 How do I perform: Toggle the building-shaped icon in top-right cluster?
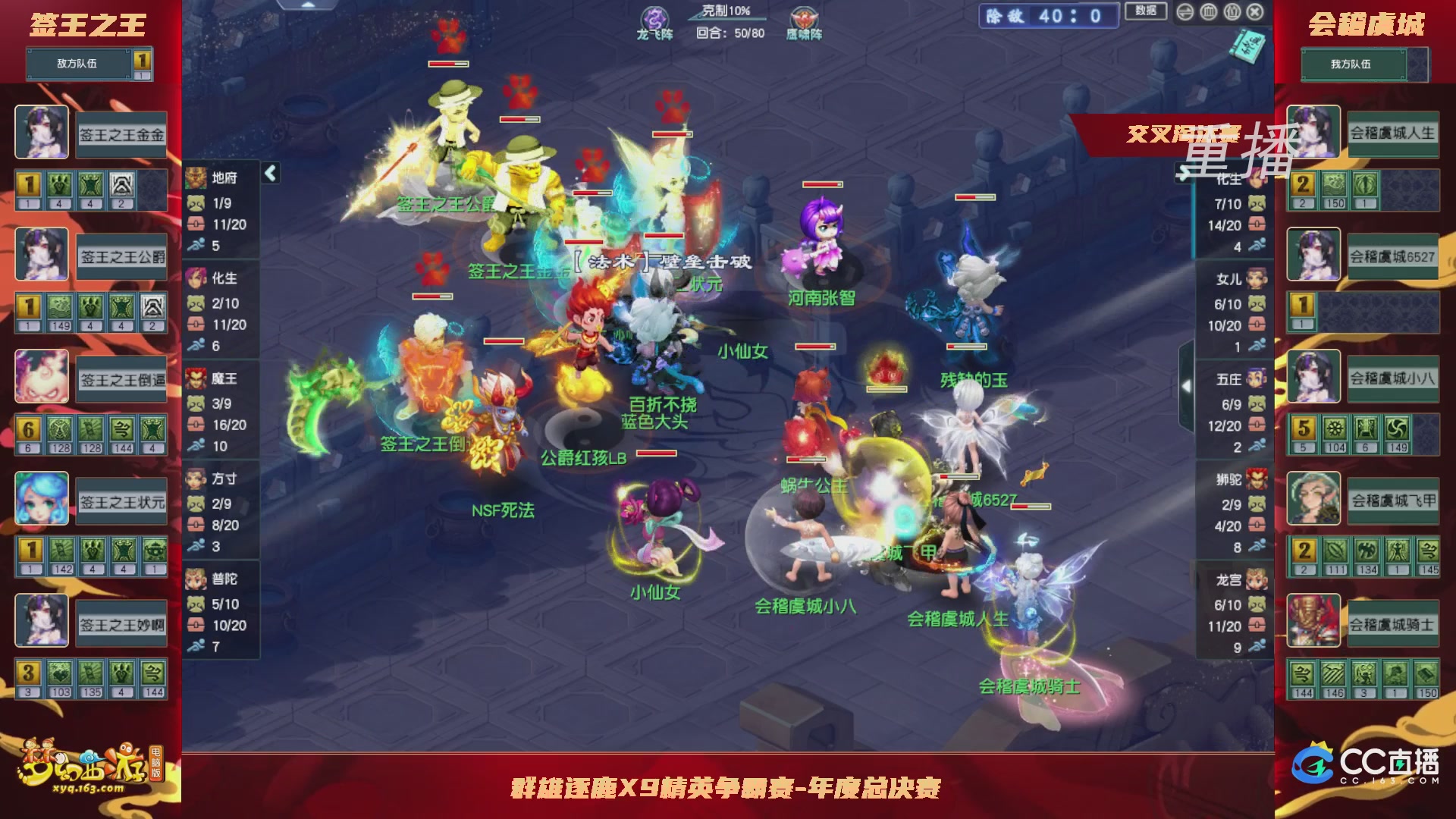[1209, 12]
